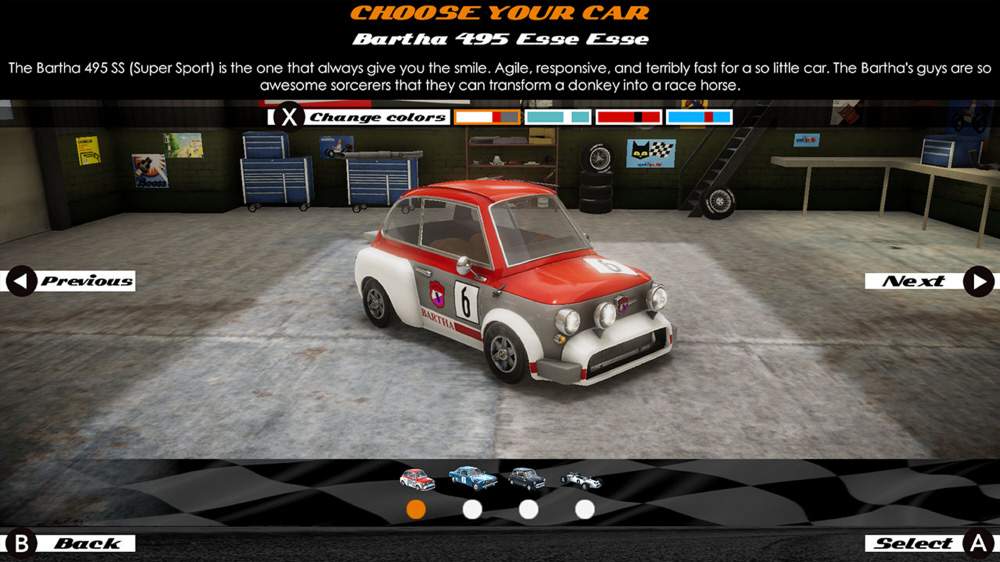Screen dimensions: 1000x562
Task: Choose the white open-wheel racer thumbnail
Action: [x=581, y=480]
